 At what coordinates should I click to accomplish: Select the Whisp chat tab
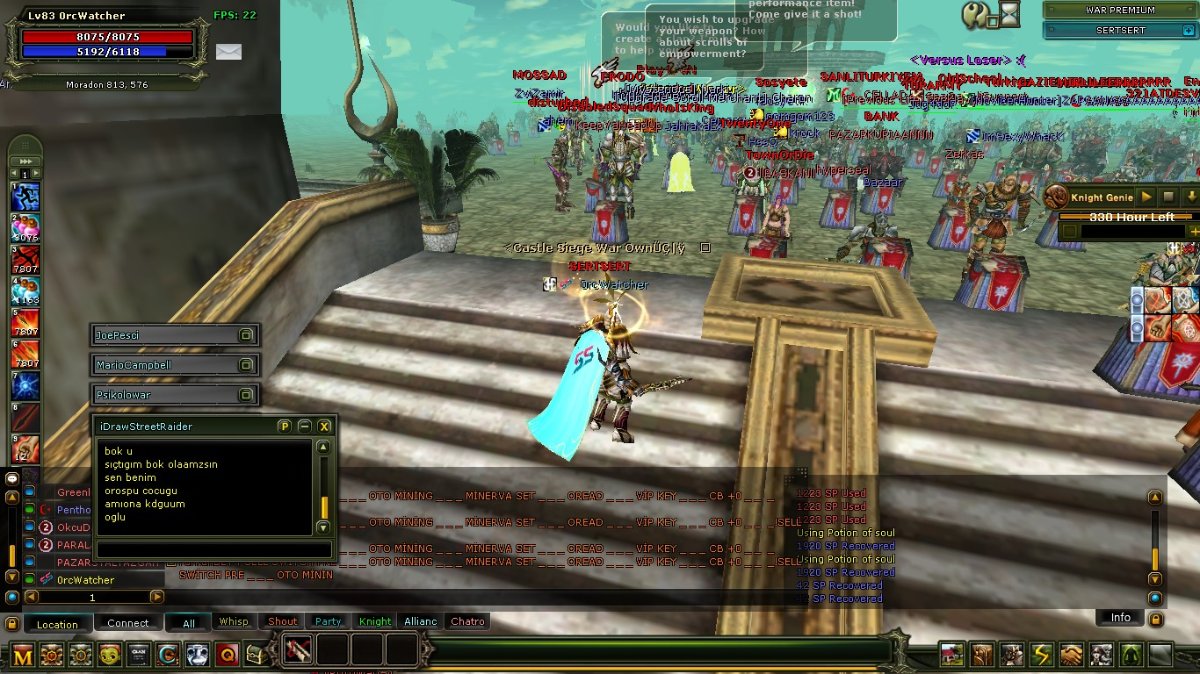click(234, 622)
